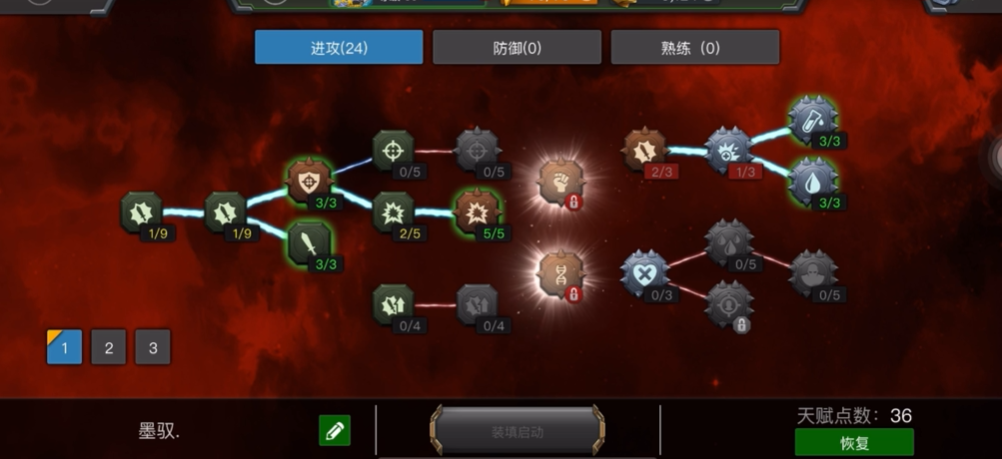
Task: Select the maxed 5/5 explosion talent
Action: coord(477,212)
